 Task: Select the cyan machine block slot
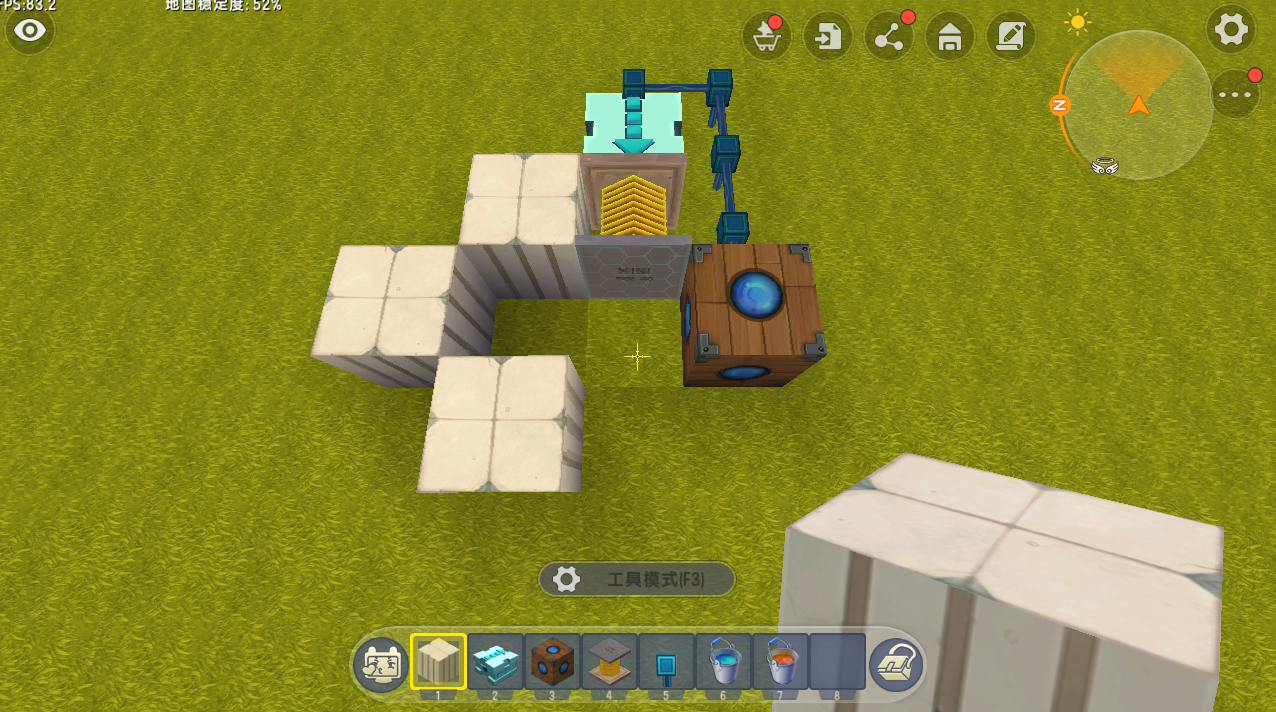click(x=495, y=662)
